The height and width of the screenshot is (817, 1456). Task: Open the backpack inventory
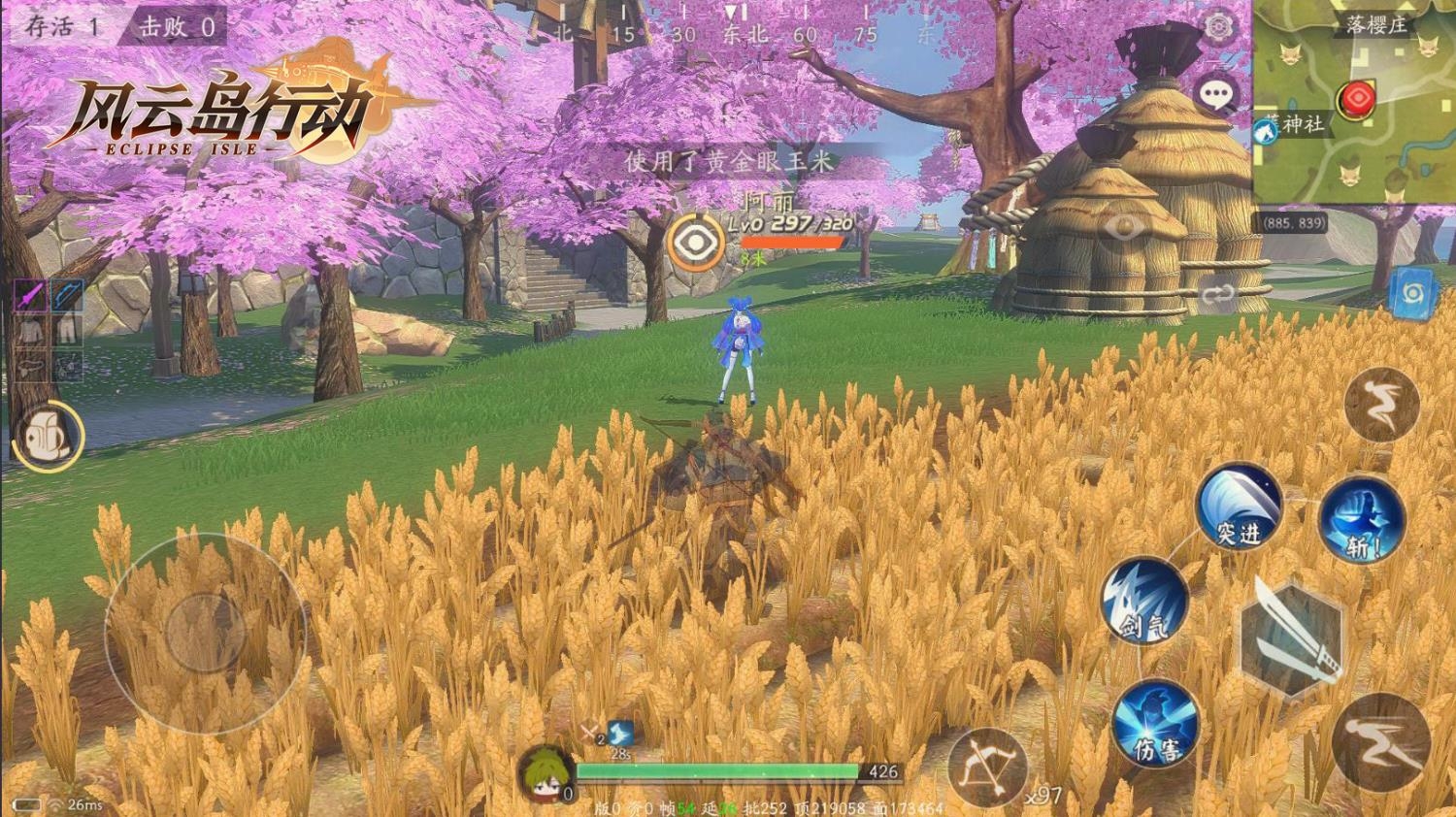(48, 436)
